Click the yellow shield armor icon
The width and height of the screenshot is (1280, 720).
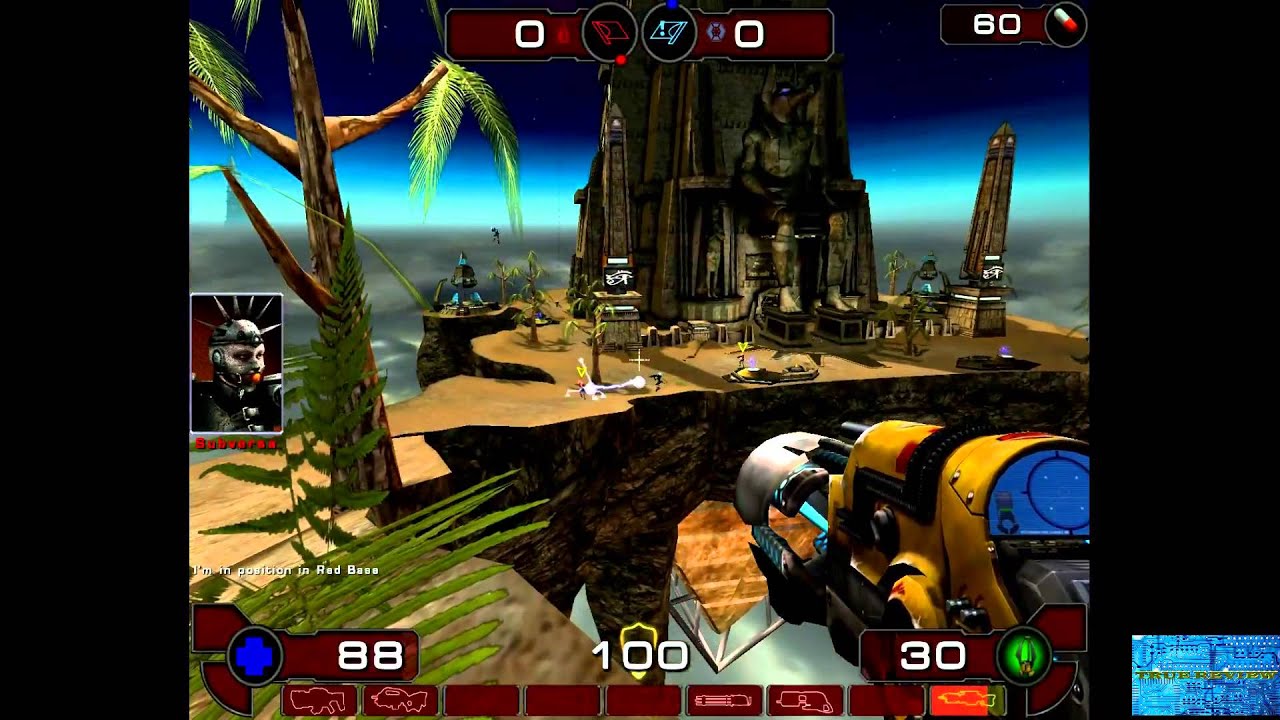coord(639,639)
